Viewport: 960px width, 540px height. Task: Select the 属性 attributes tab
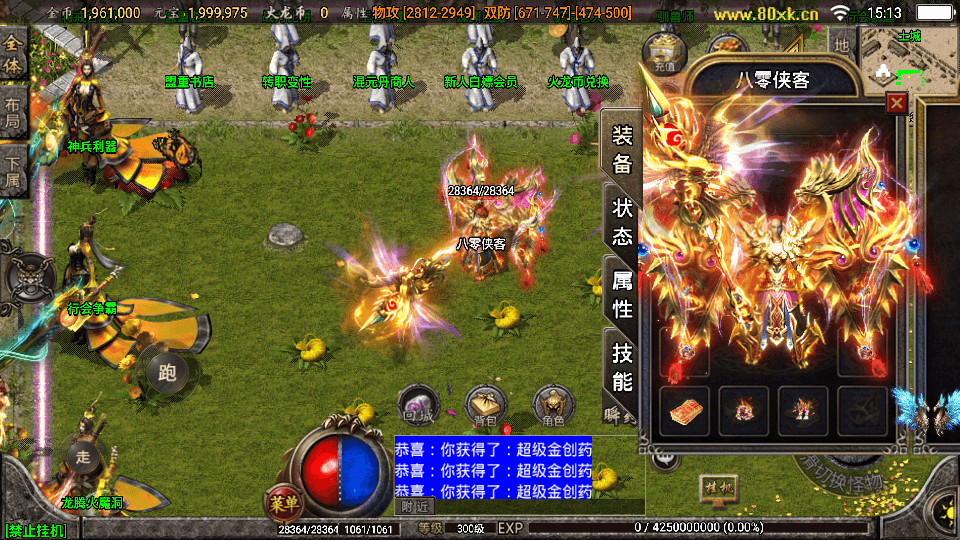pos(622,295)
